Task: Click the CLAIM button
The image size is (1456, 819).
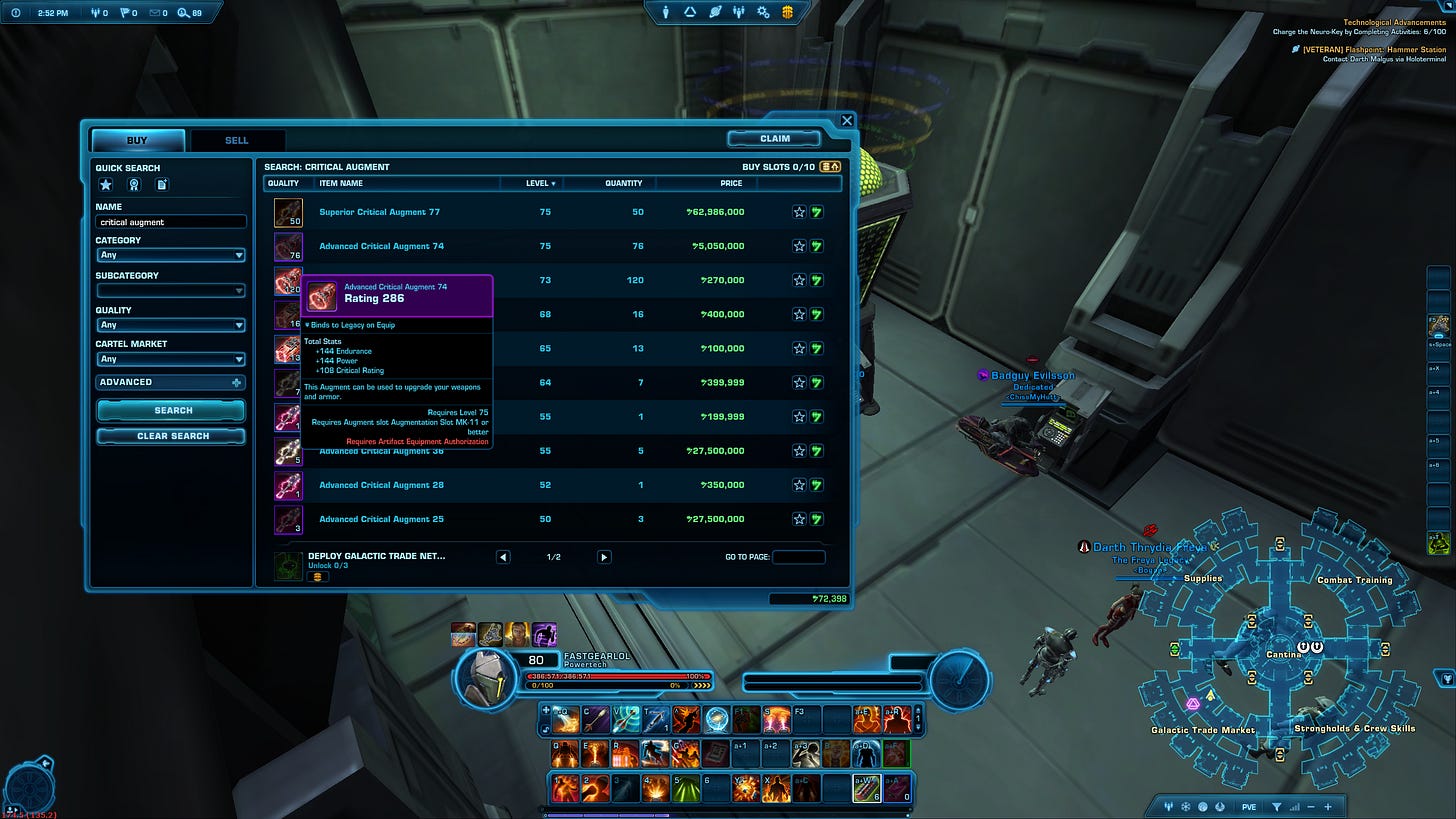Action: [x=774, y=138]
